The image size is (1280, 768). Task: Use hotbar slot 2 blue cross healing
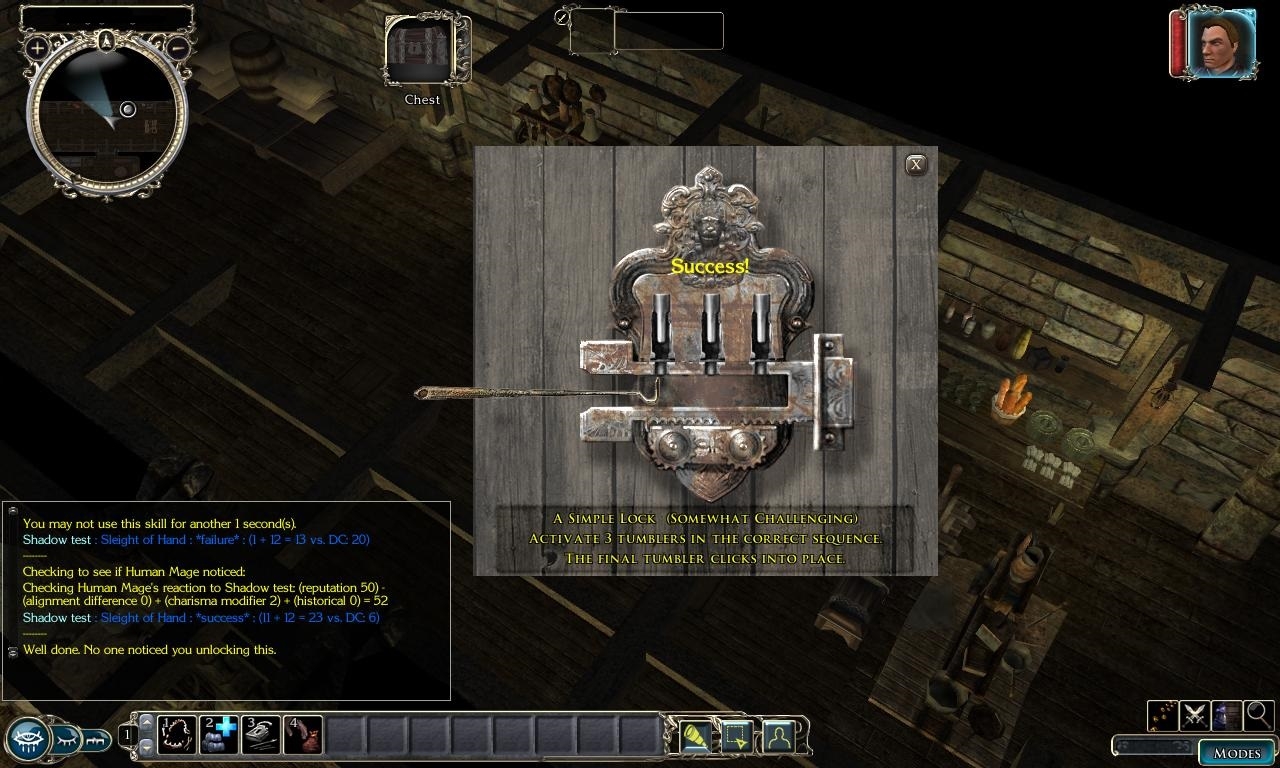[x=219, y=735]
